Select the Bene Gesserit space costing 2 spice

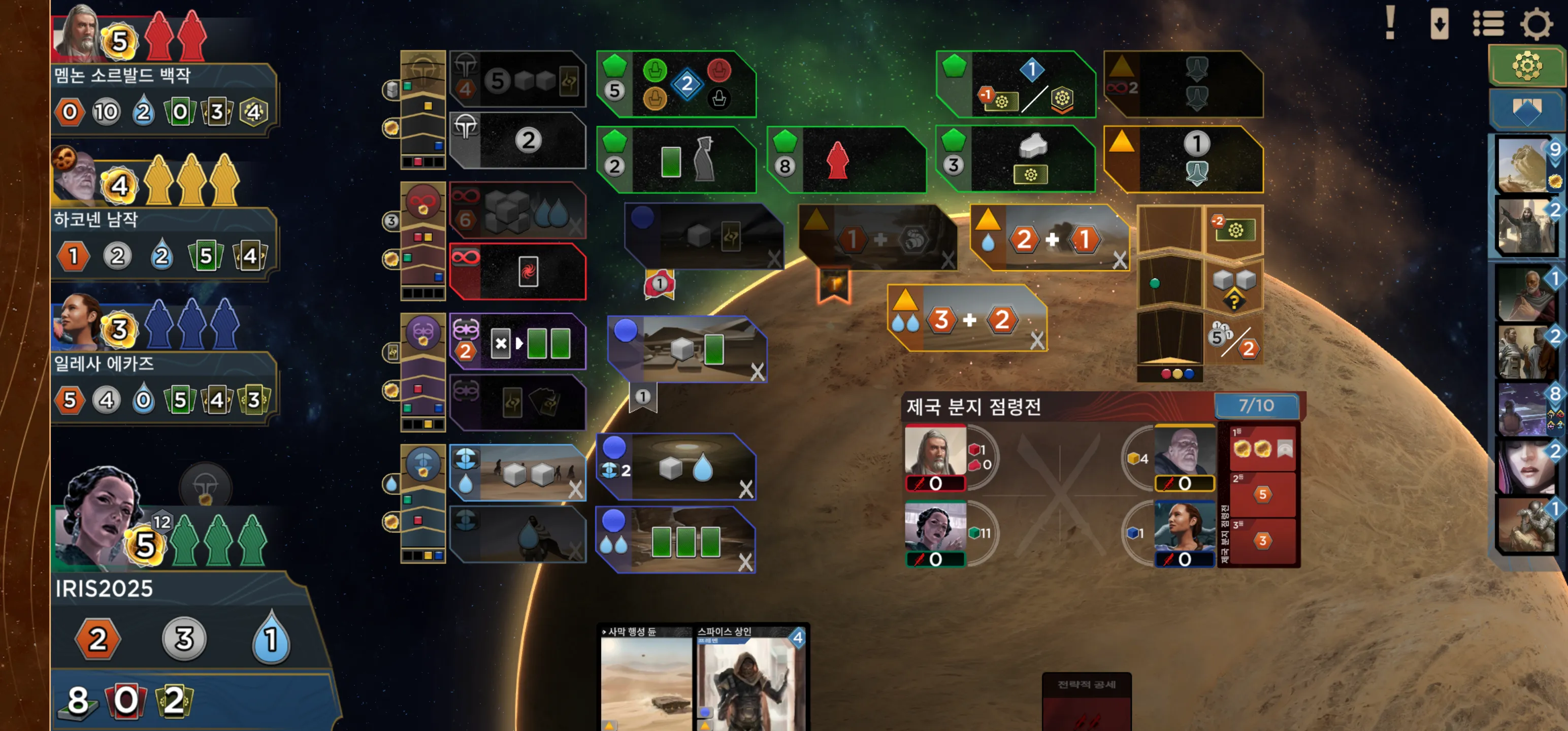pos(517,342)
